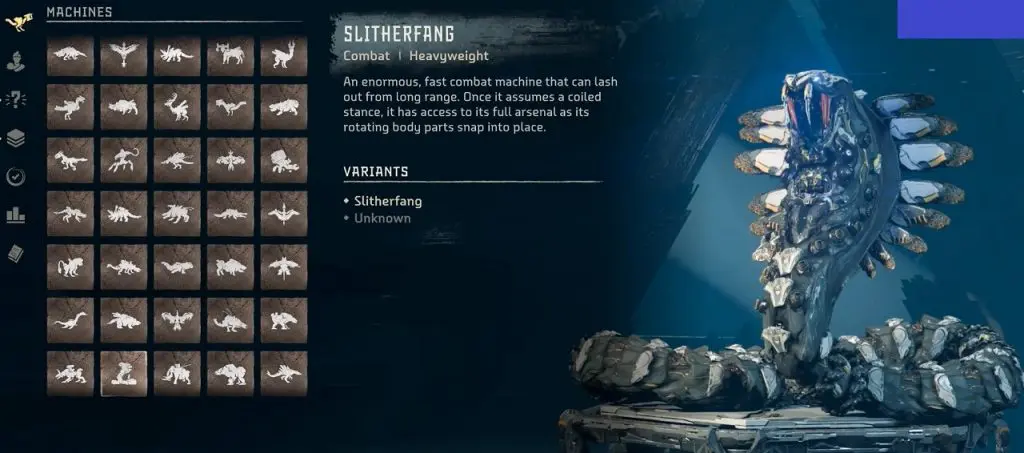
Task: Select the Slitherfang variant entry
Action: pyautogui.click(x=389, y=201)
